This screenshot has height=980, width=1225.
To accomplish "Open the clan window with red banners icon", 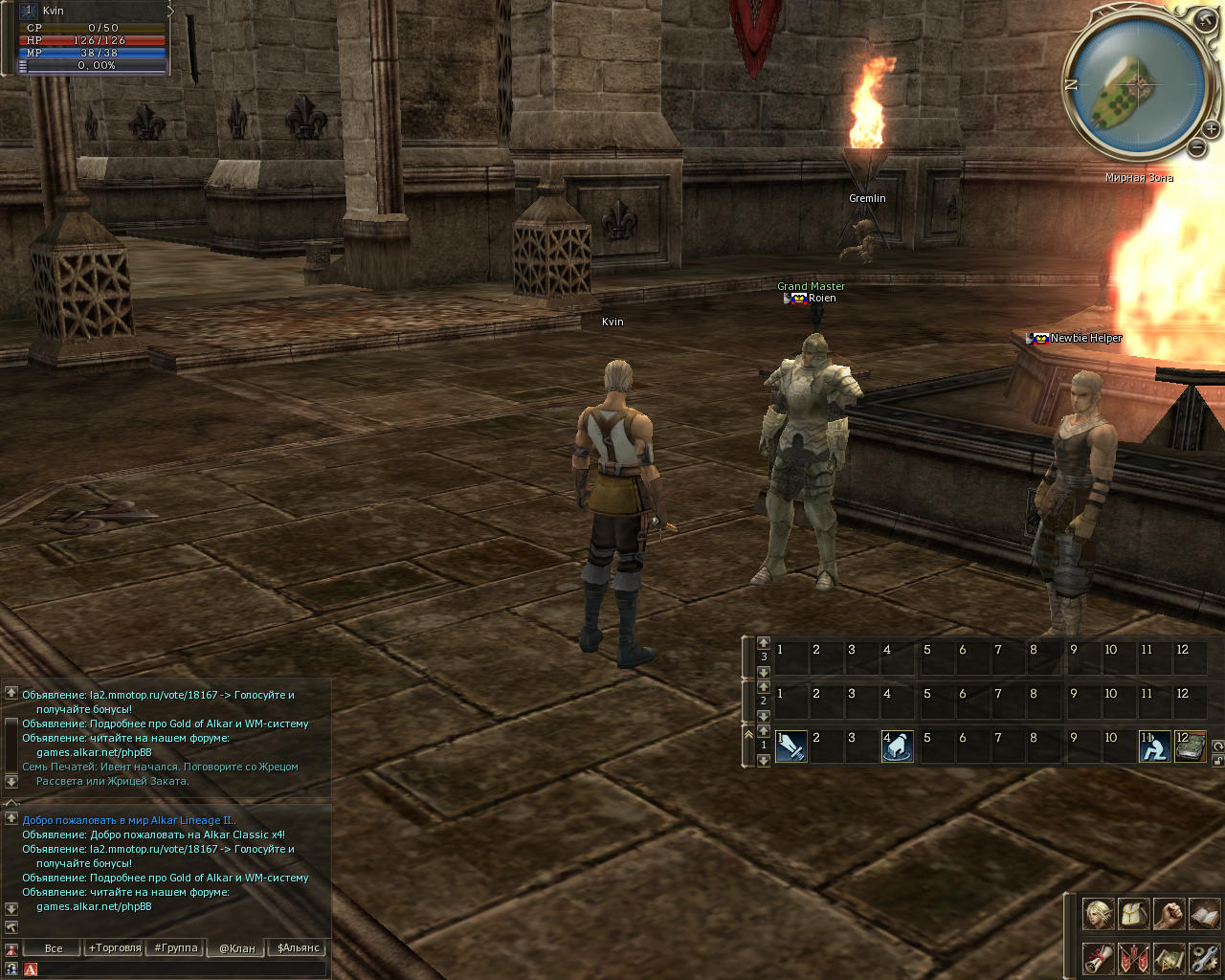I will point(1133,957).
